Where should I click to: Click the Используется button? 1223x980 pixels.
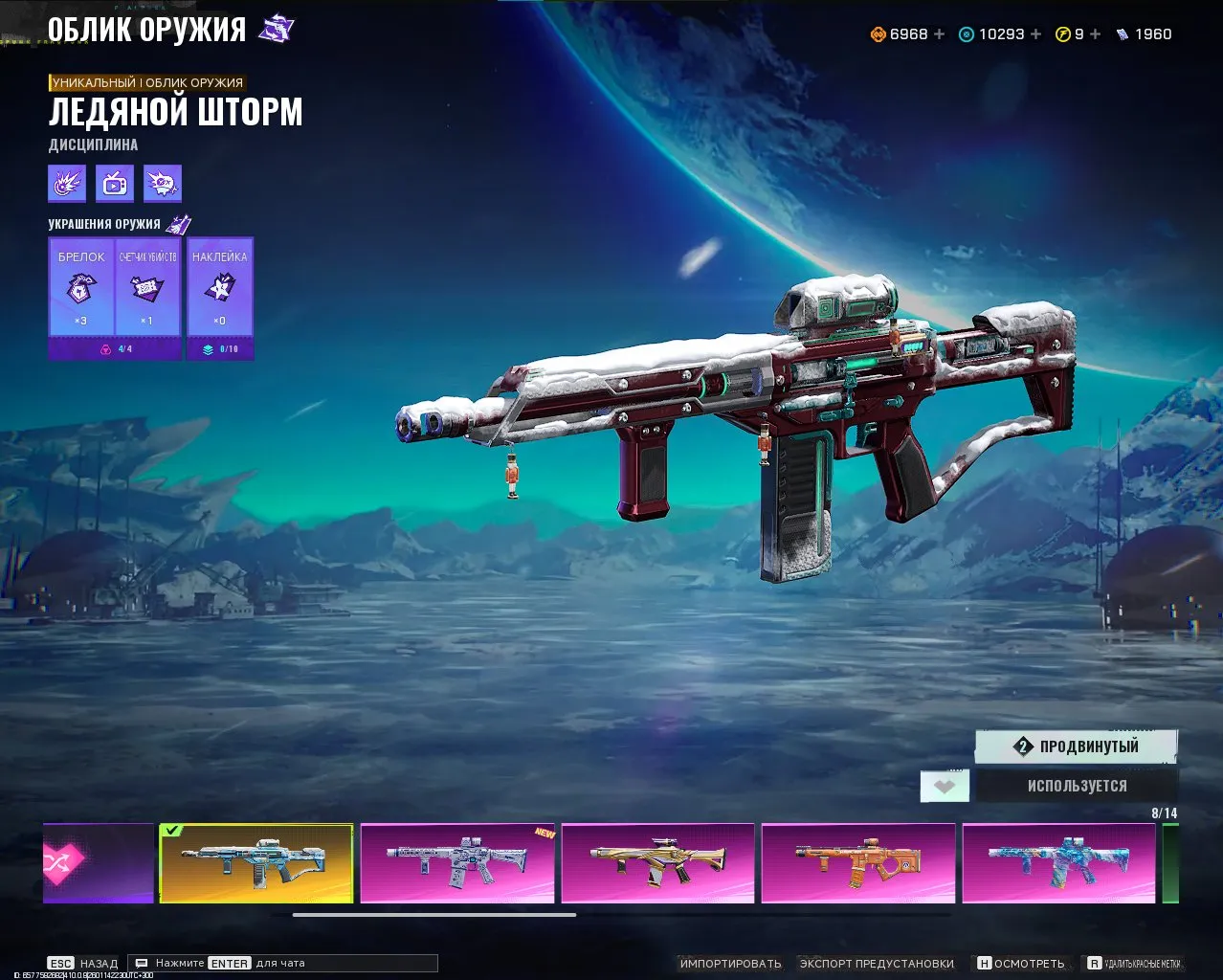tap(1077, 786)
